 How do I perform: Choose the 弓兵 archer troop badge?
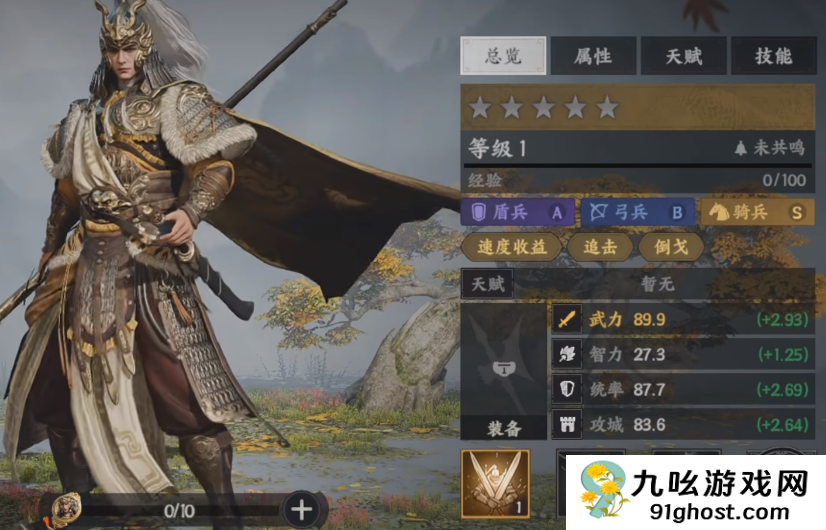click(636, 212)
